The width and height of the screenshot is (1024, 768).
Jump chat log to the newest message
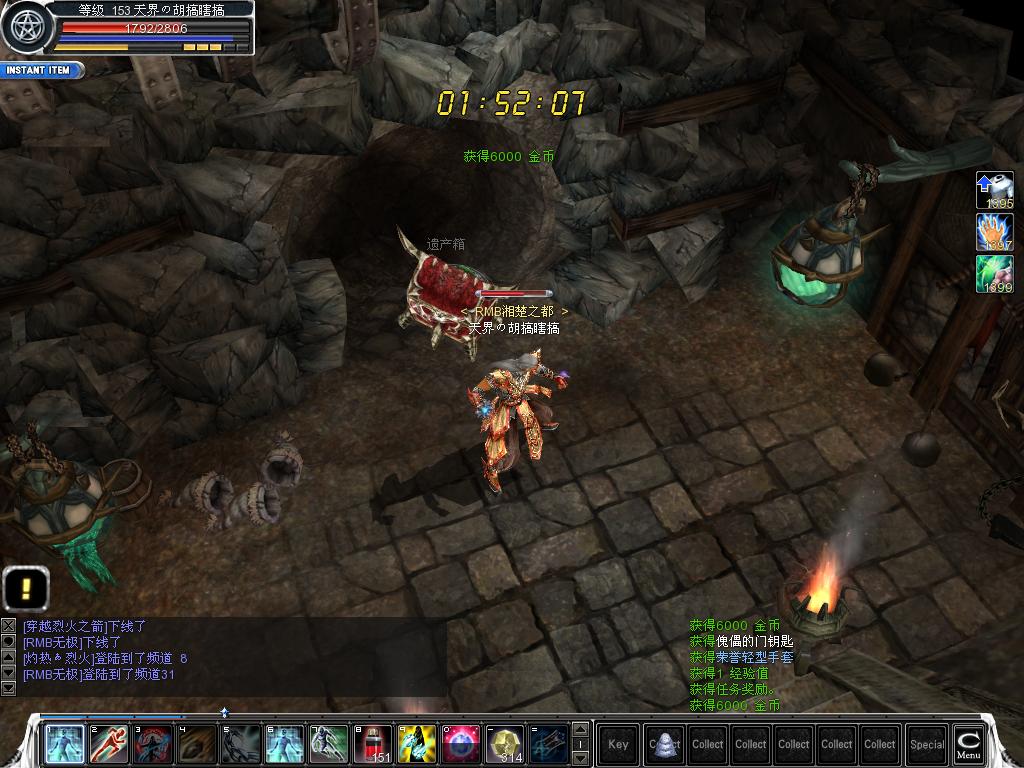coord(9,689)
